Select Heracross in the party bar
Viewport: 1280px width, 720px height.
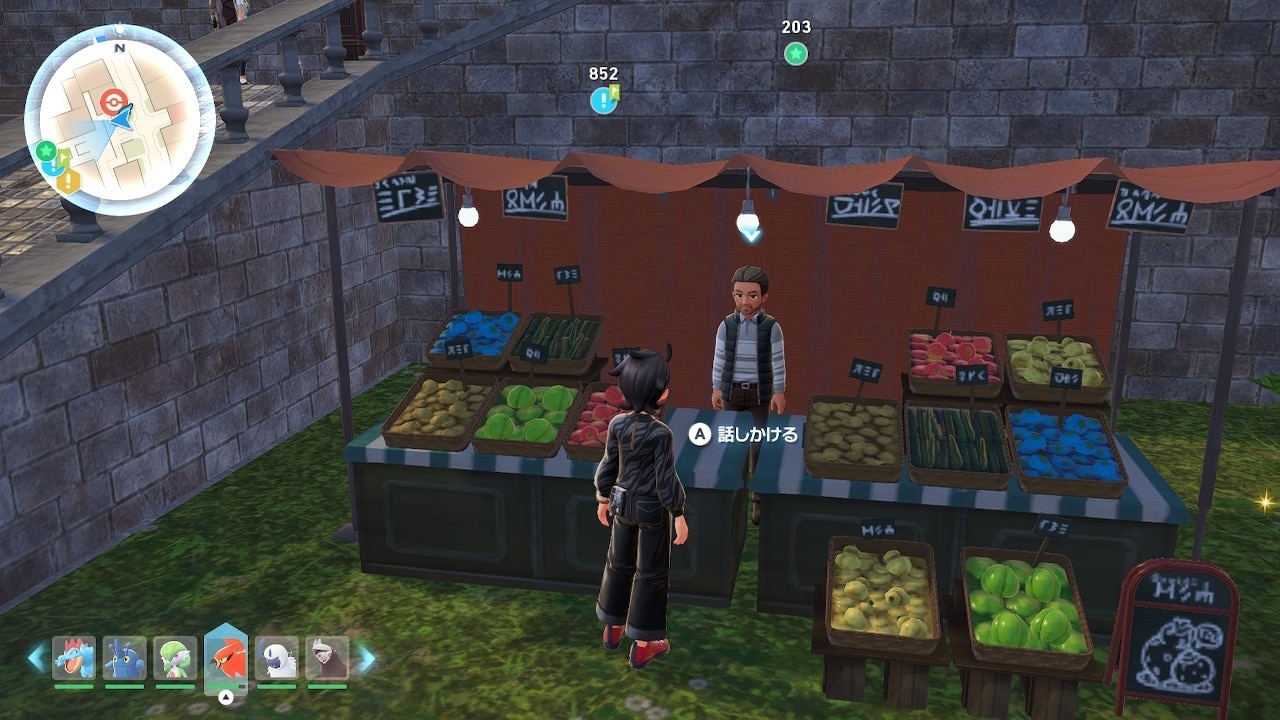pos(124,658)
